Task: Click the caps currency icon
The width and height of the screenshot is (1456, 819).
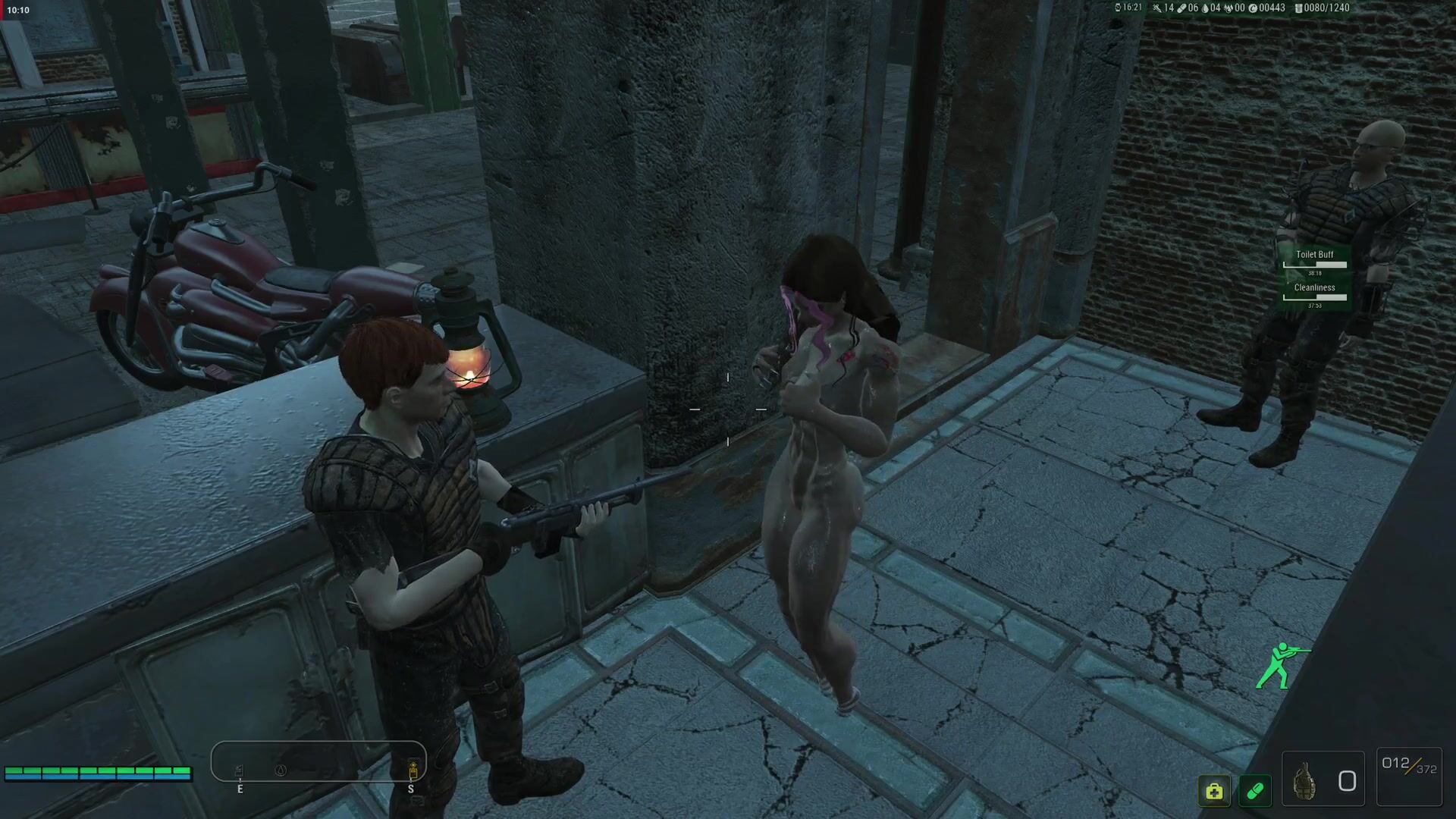Action: pos(1253,8)
